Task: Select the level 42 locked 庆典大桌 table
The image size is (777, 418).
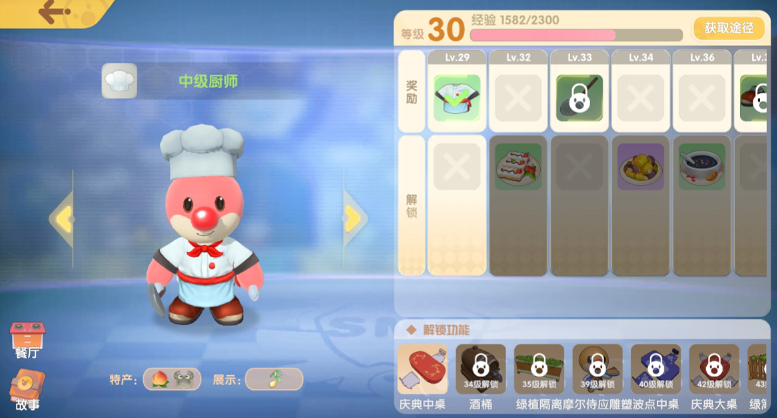Action: pos(713,370)
